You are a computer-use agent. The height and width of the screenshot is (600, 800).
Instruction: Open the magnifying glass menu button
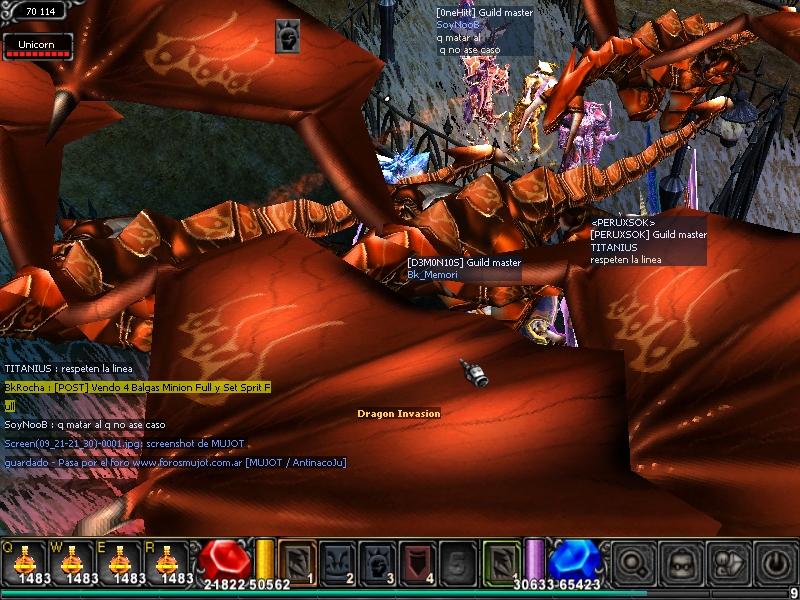635,560
